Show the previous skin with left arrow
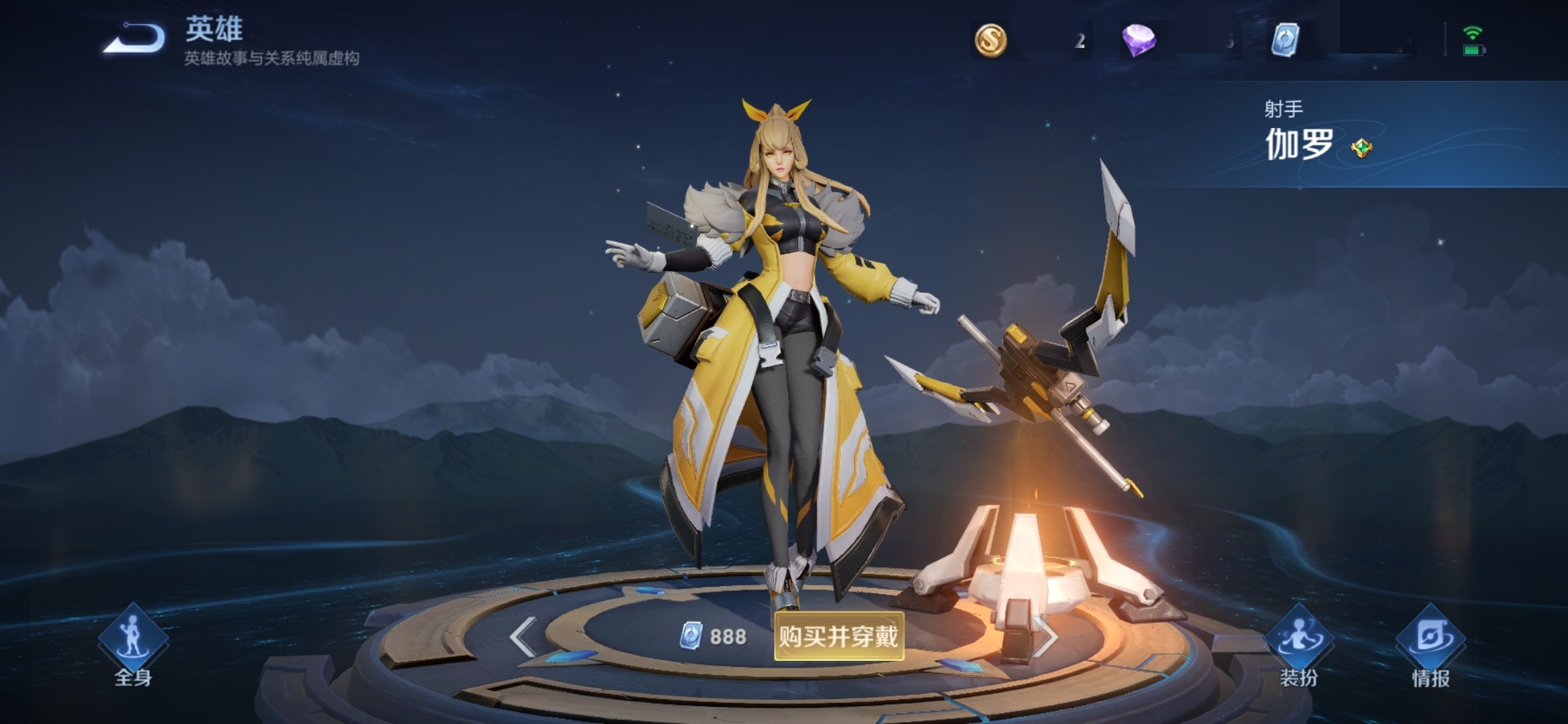Viewport: 1568px width, 724px height. pos(523,636)
